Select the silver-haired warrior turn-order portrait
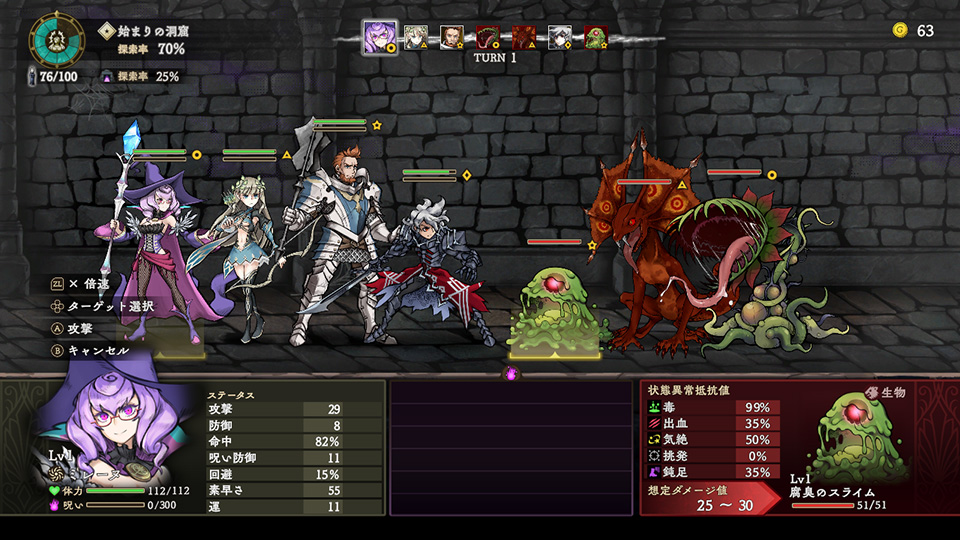The image size is (960, 540). 560,38
